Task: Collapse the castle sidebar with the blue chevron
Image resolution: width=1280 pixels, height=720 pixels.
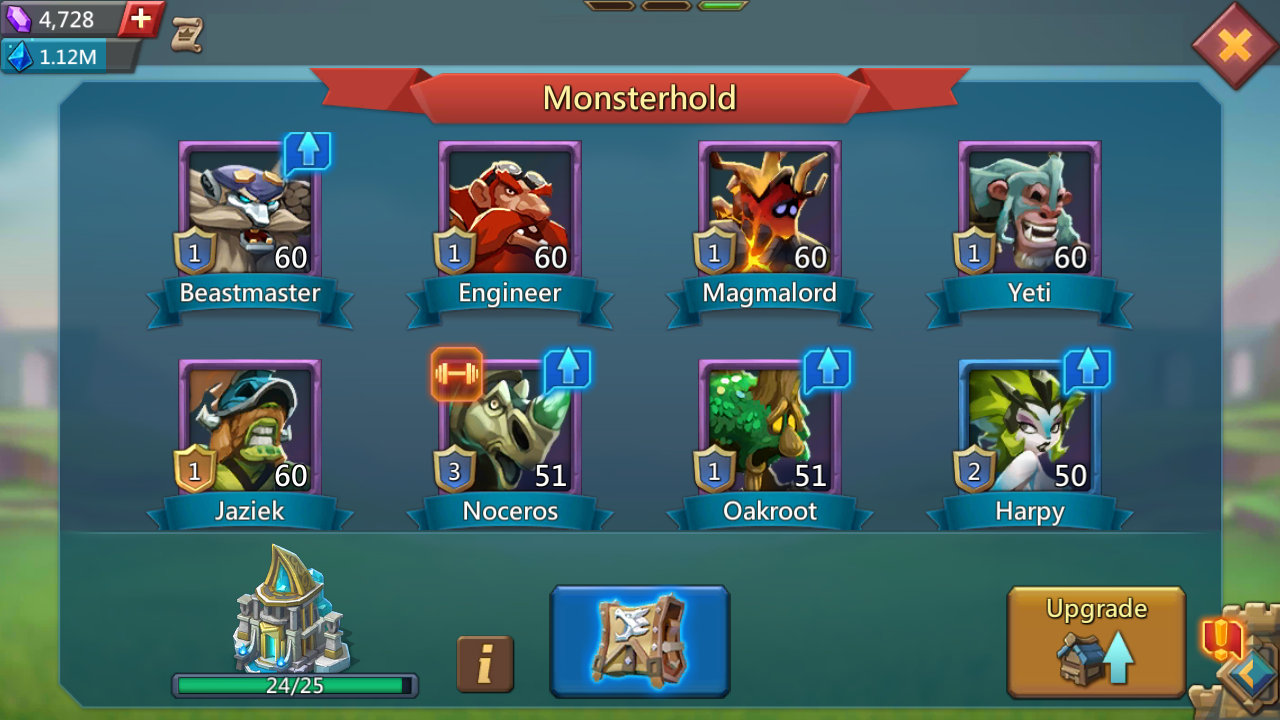Action: 1253,677
